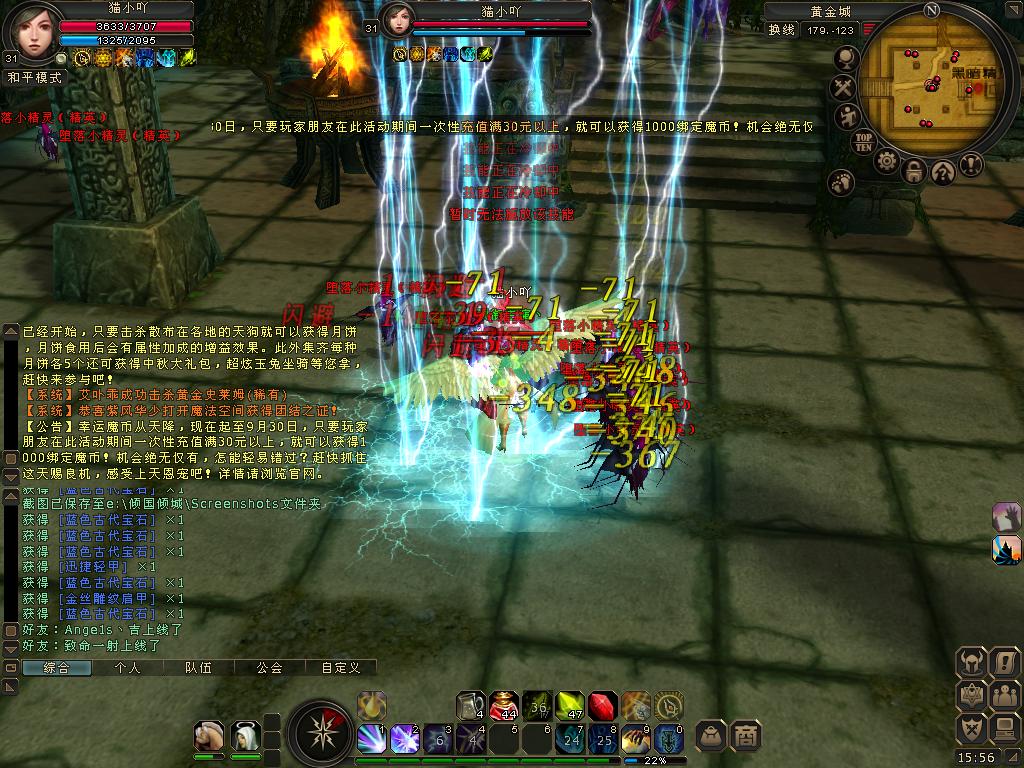Use the red crystal hotbar item
The image size is (1024, 768).
(602, 706)
